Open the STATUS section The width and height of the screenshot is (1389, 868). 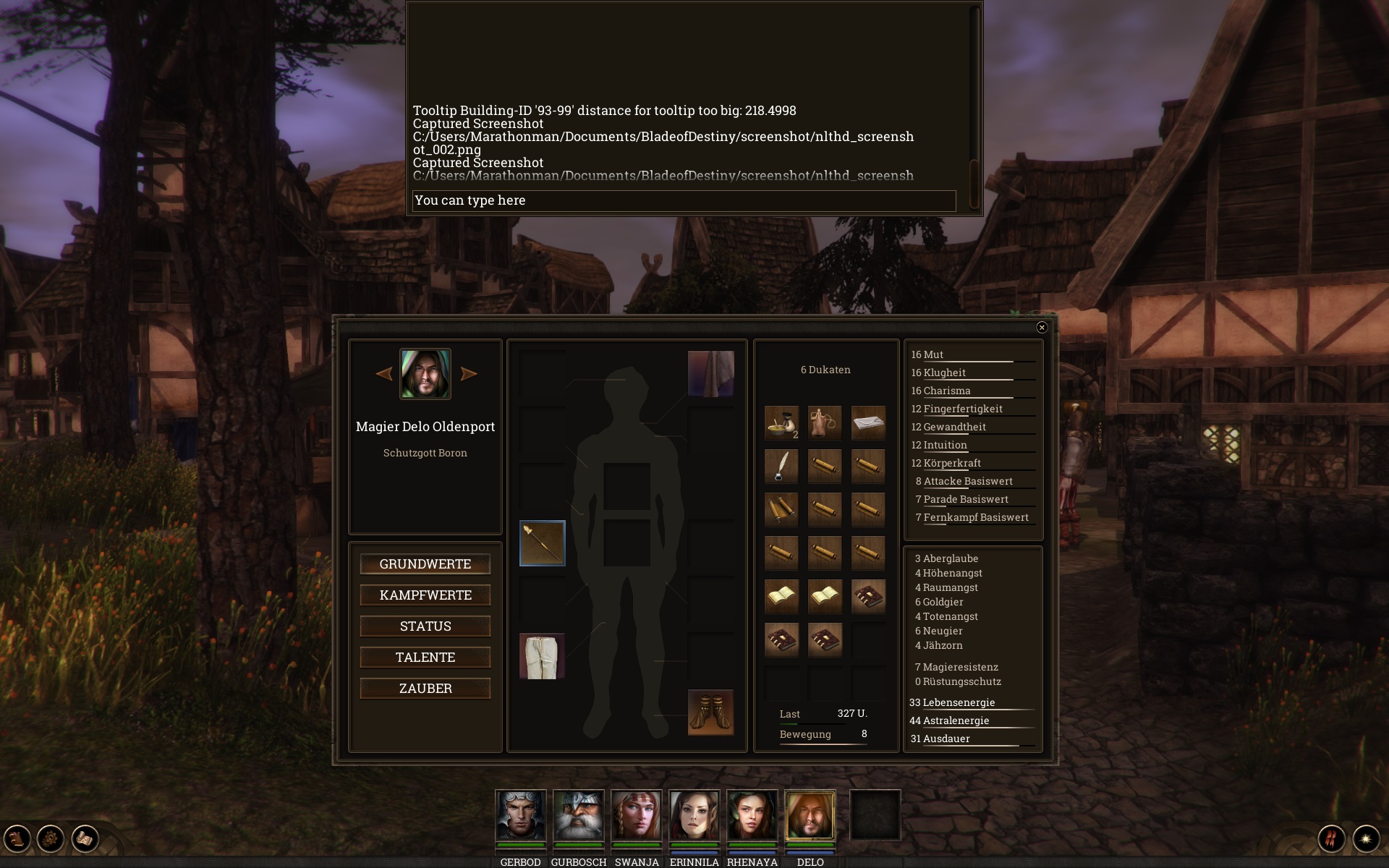(425, 626)
